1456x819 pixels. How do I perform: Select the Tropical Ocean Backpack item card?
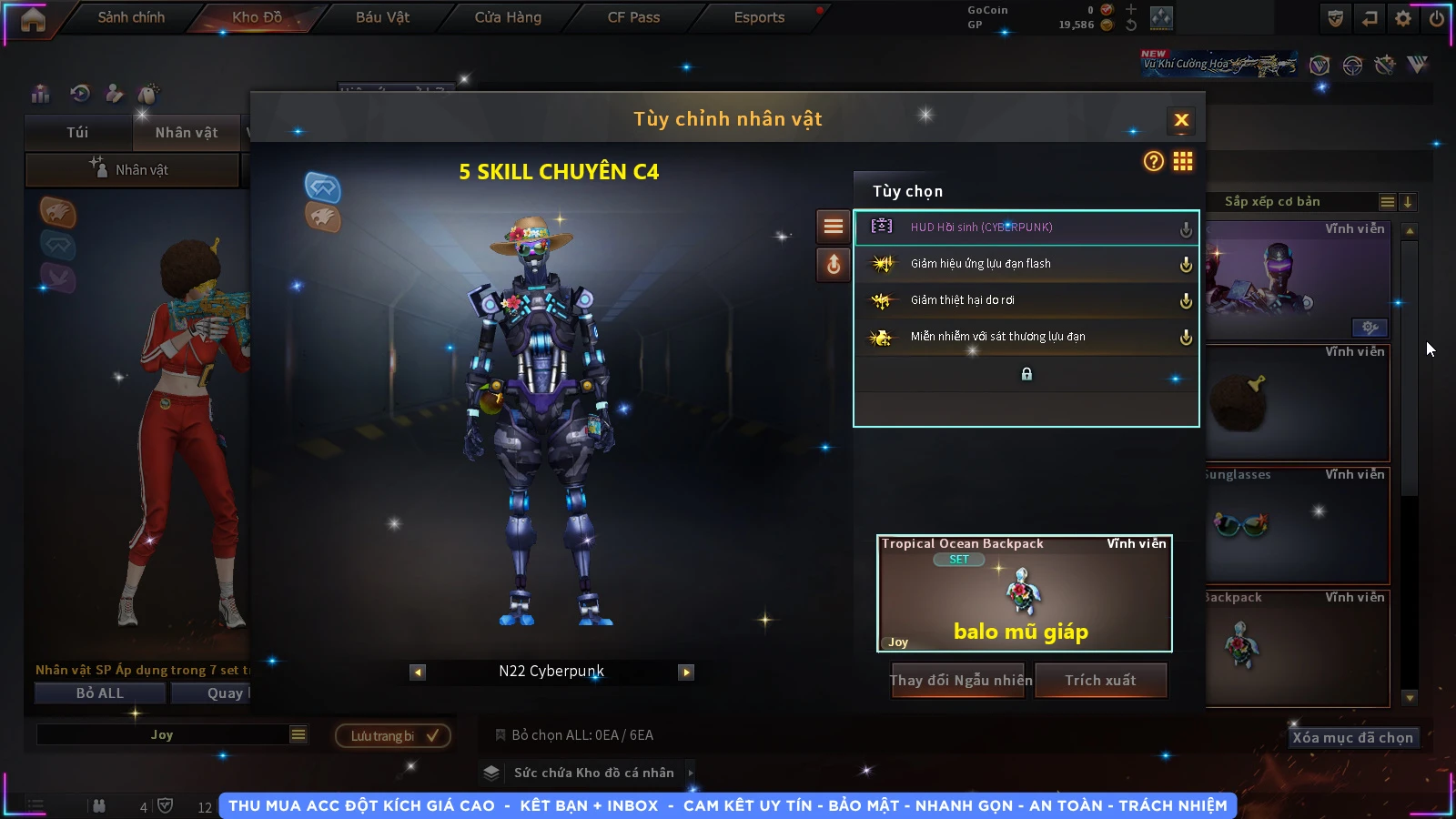[x=1024, y=593]
